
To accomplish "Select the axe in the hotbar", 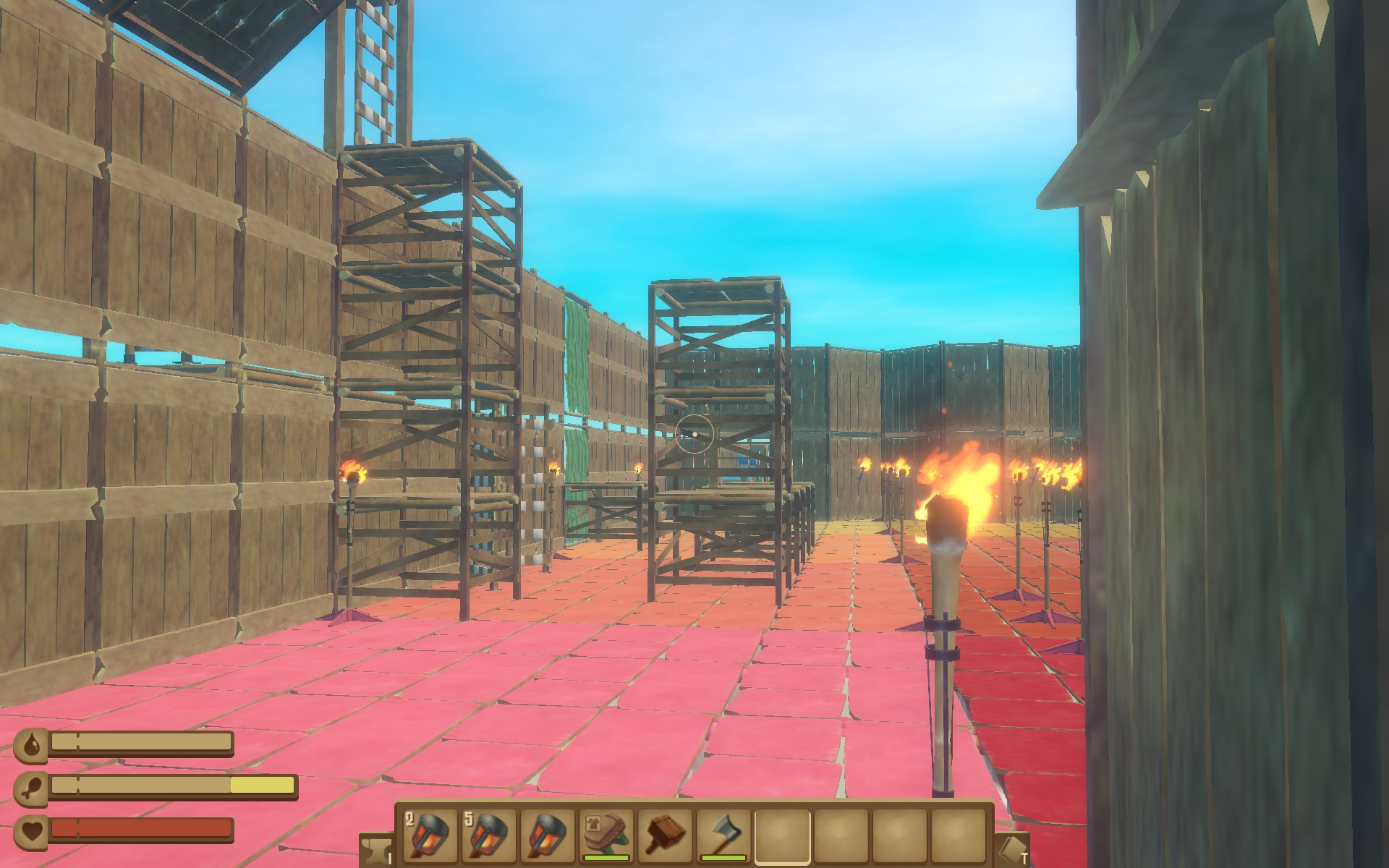I will (x=723, y=835).
